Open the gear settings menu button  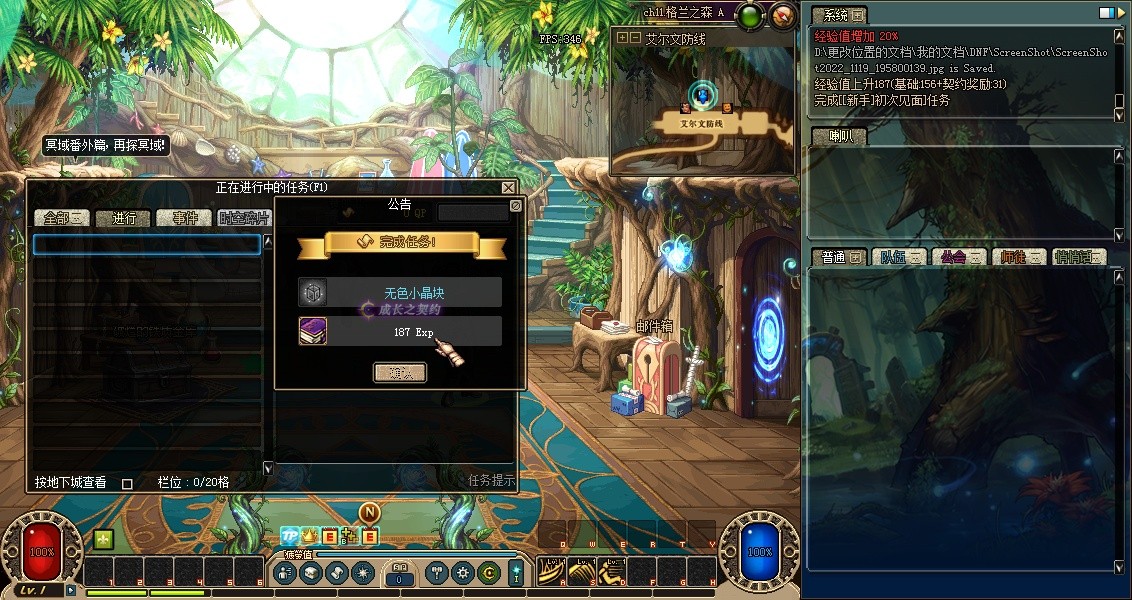coord(462,573)
